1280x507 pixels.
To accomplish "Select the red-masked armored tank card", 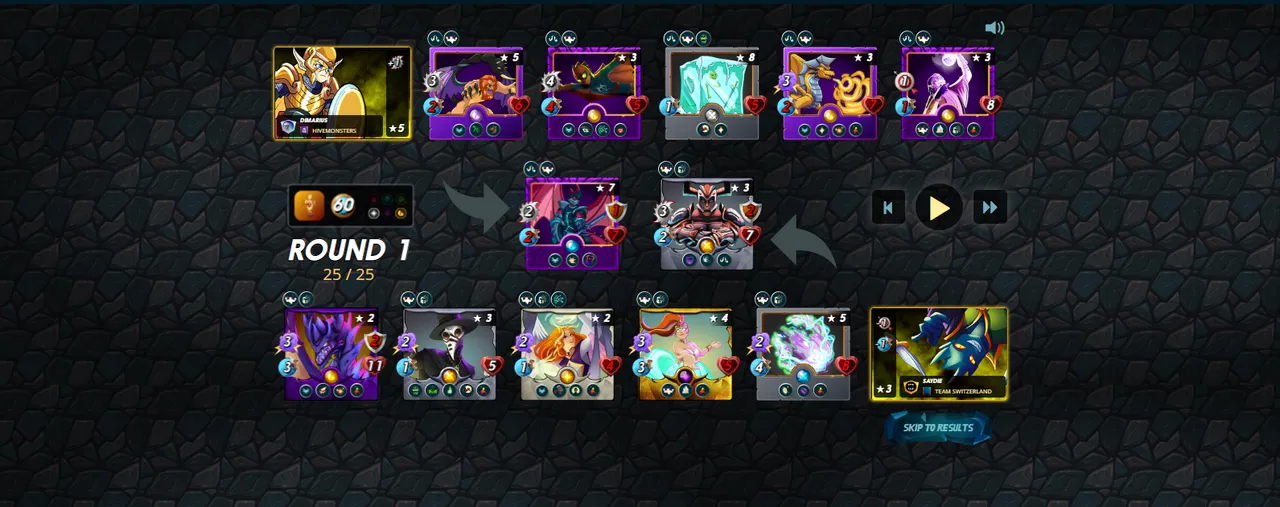I will (707, 224).
